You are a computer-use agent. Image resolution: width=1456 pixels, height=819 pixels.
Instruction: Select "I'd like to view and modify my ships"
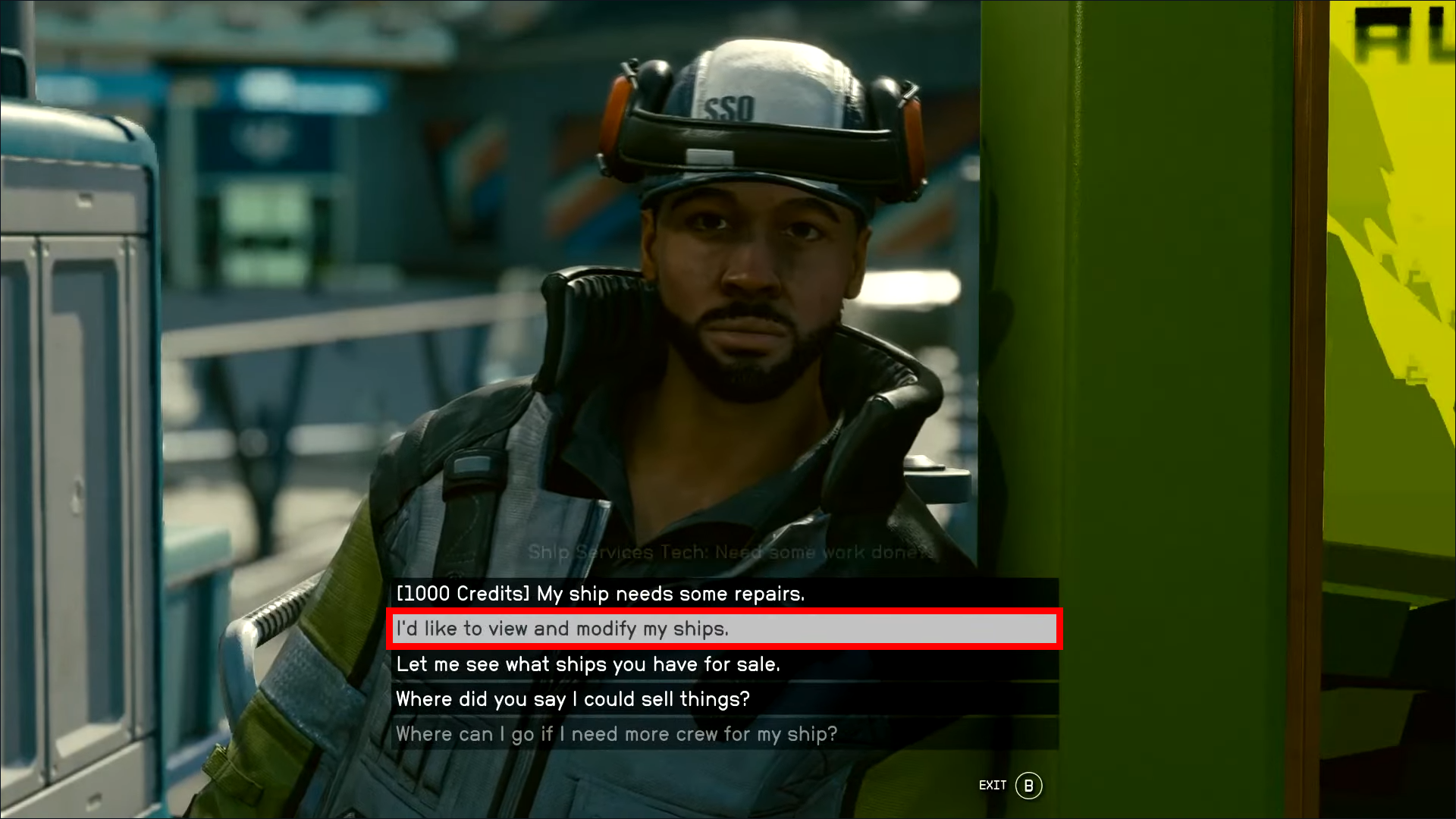click(562, 629)
